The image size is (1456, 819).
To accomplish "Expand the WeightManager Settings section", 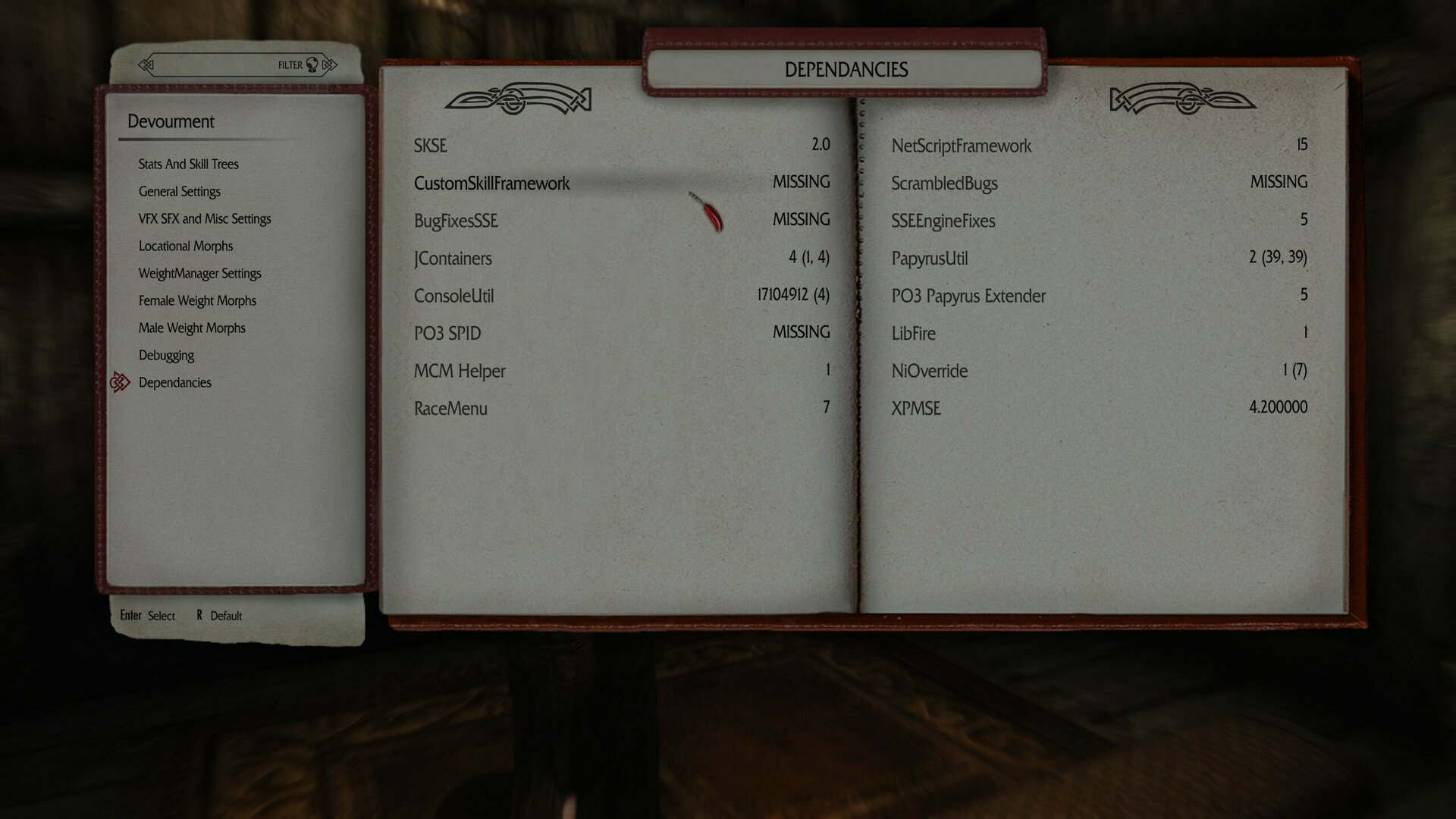I will click(x=199, y=273).
